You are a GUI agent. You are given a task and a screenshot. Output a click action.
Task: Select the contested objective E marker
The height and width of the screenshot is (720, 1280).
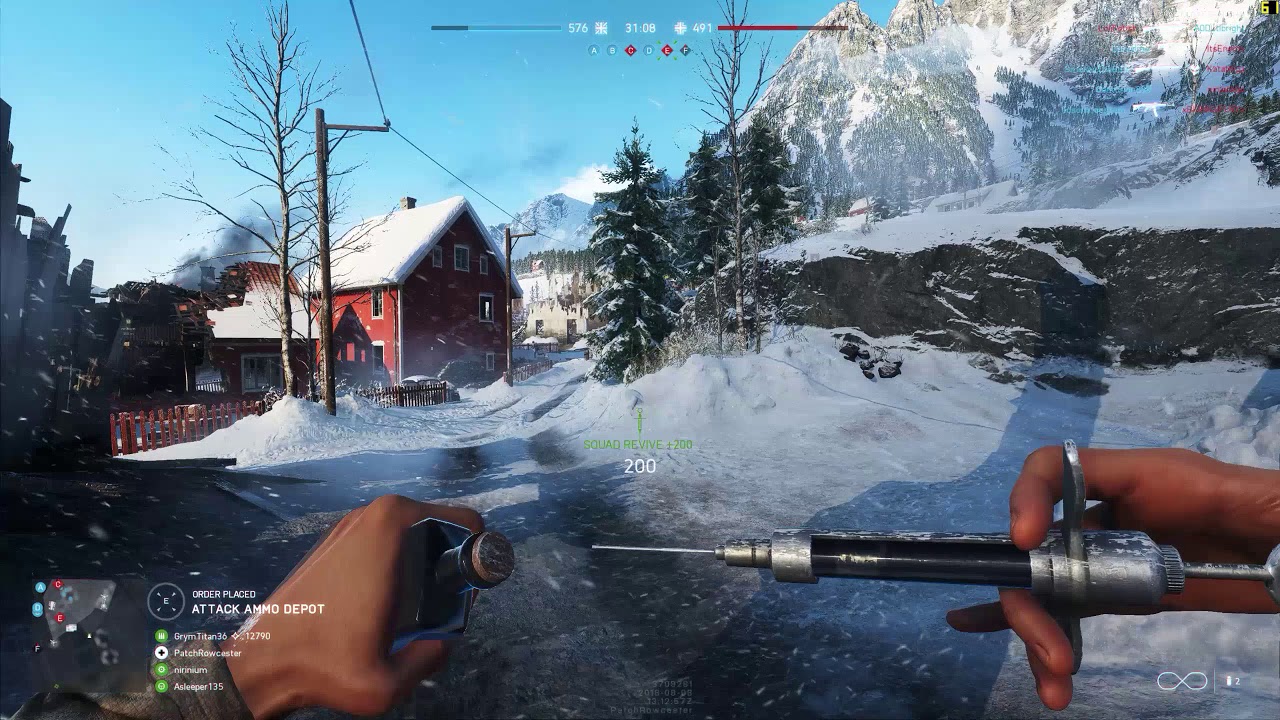(667, 50)
